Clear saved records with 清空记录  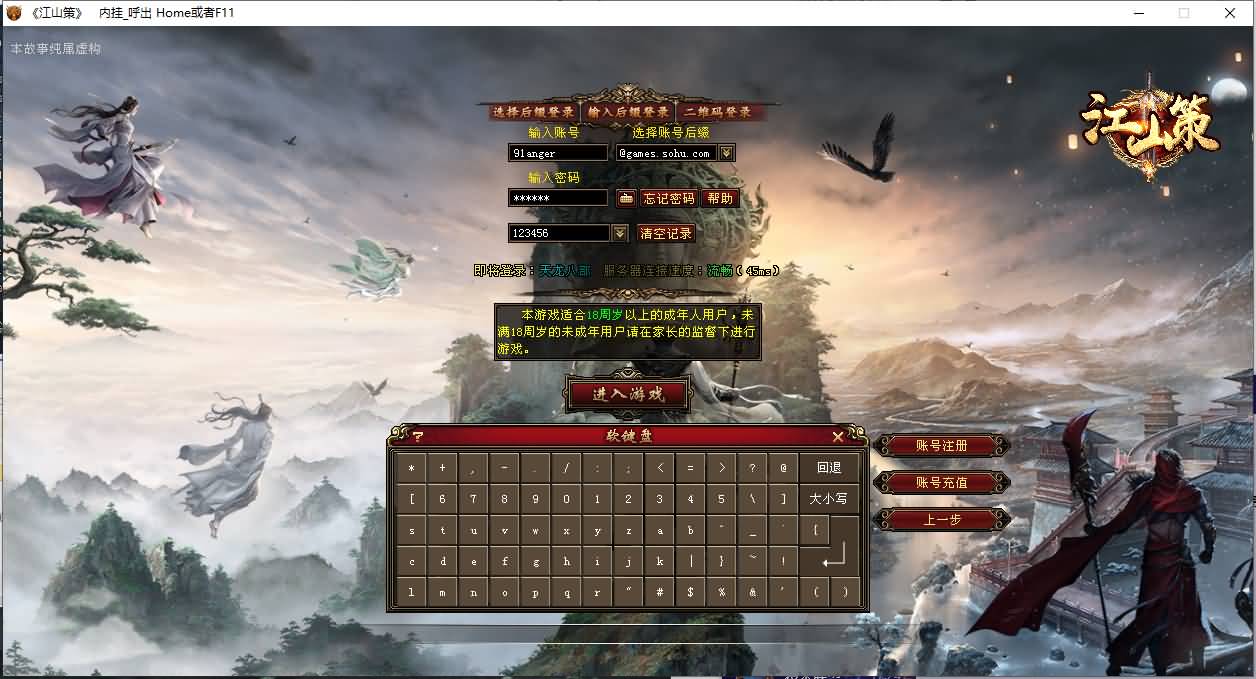point(665,233)
